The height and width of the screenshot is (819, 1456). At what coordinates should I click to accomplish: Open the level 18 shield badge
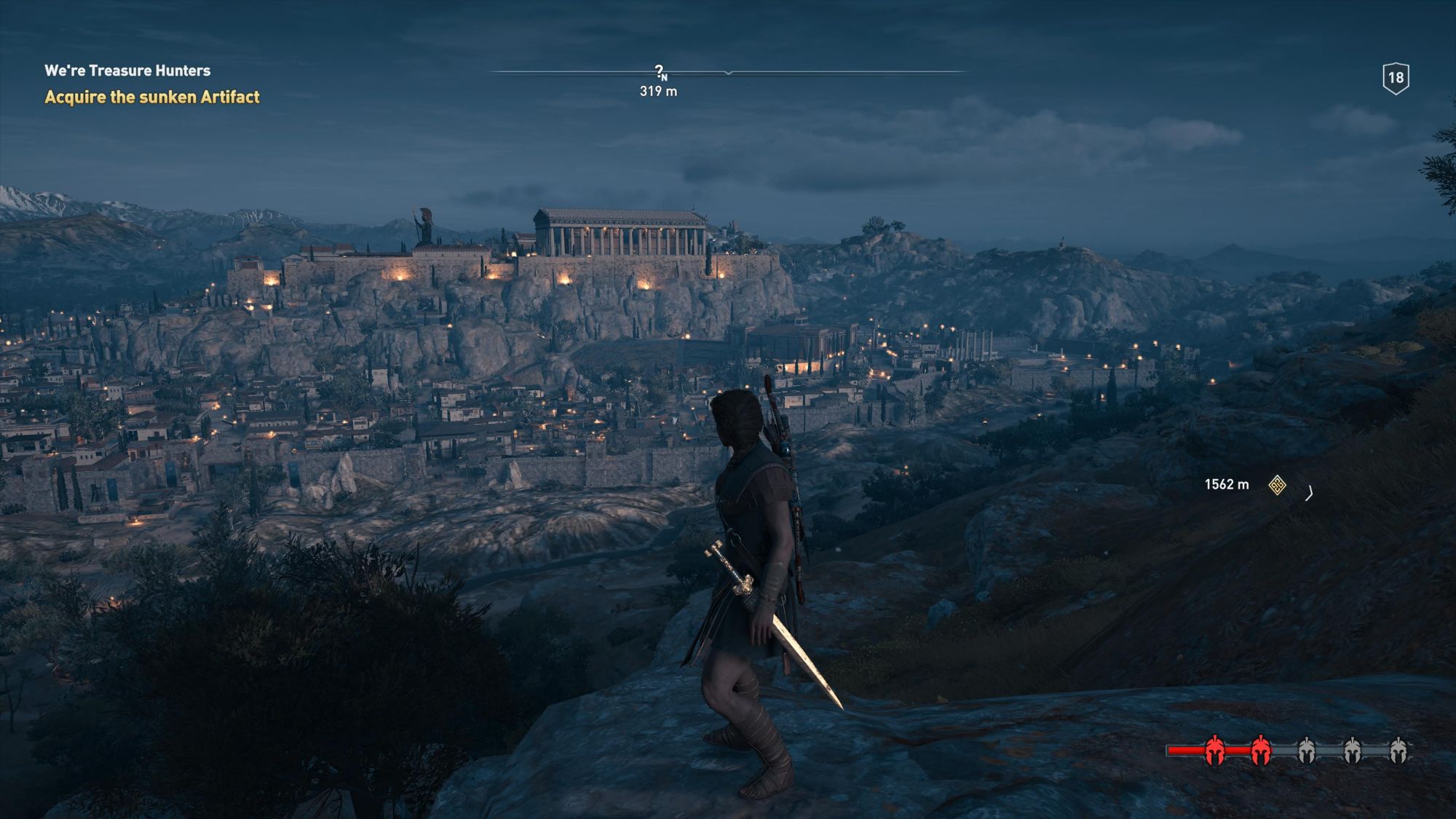(1396, 79)
